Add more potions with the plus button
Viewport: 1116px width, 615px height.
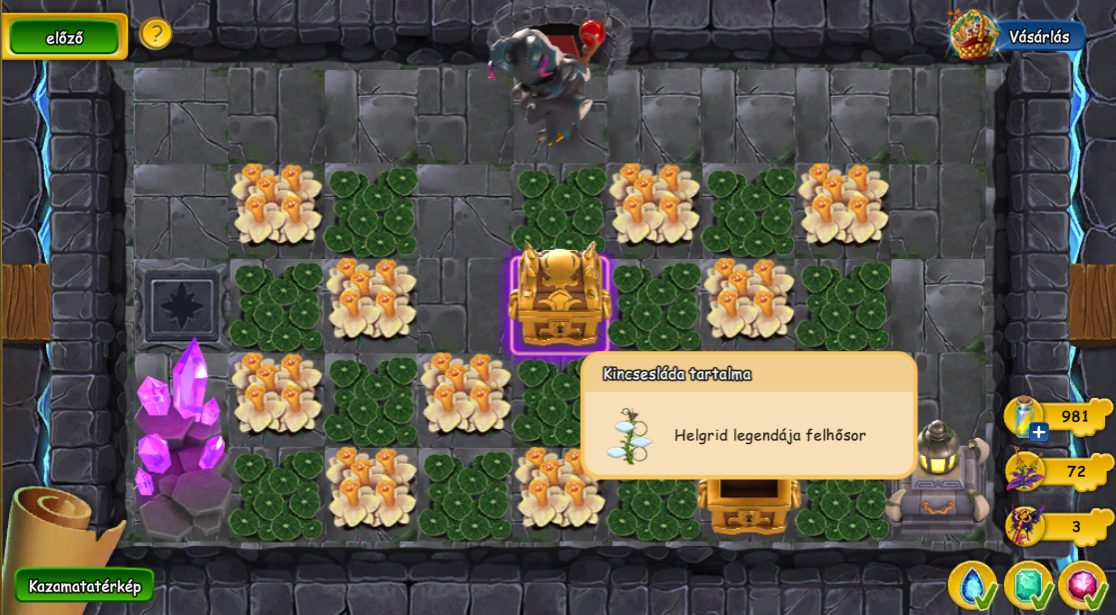[x=1039, y=432]
